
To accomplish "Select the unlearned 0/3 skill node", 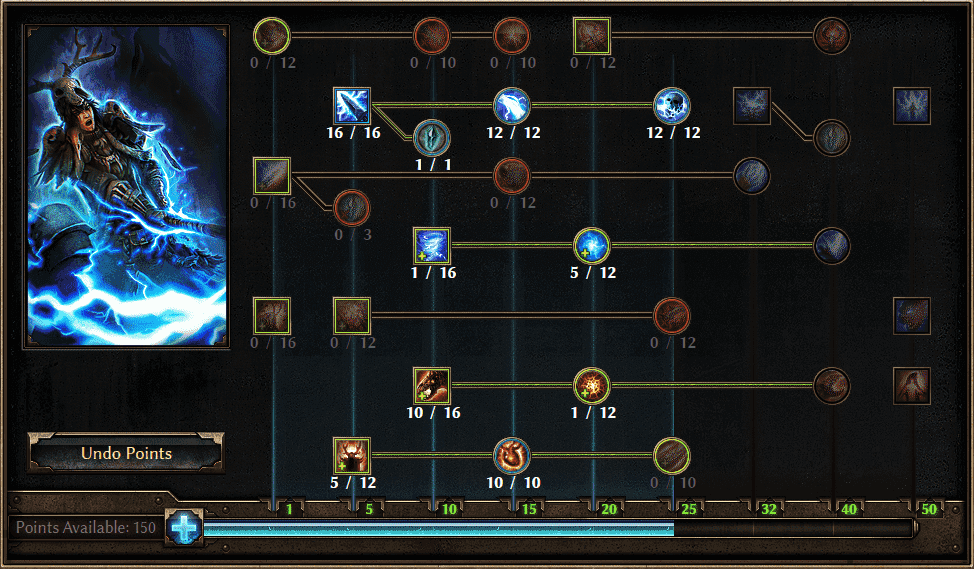I will coord(352,207).
